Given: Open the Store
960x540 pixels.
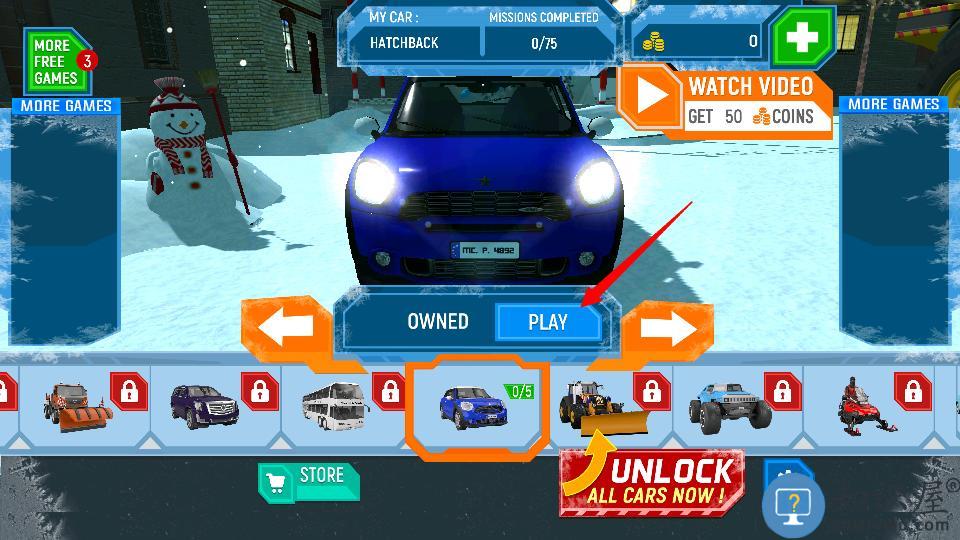Looking at the screenshot, I should point(308,480).
